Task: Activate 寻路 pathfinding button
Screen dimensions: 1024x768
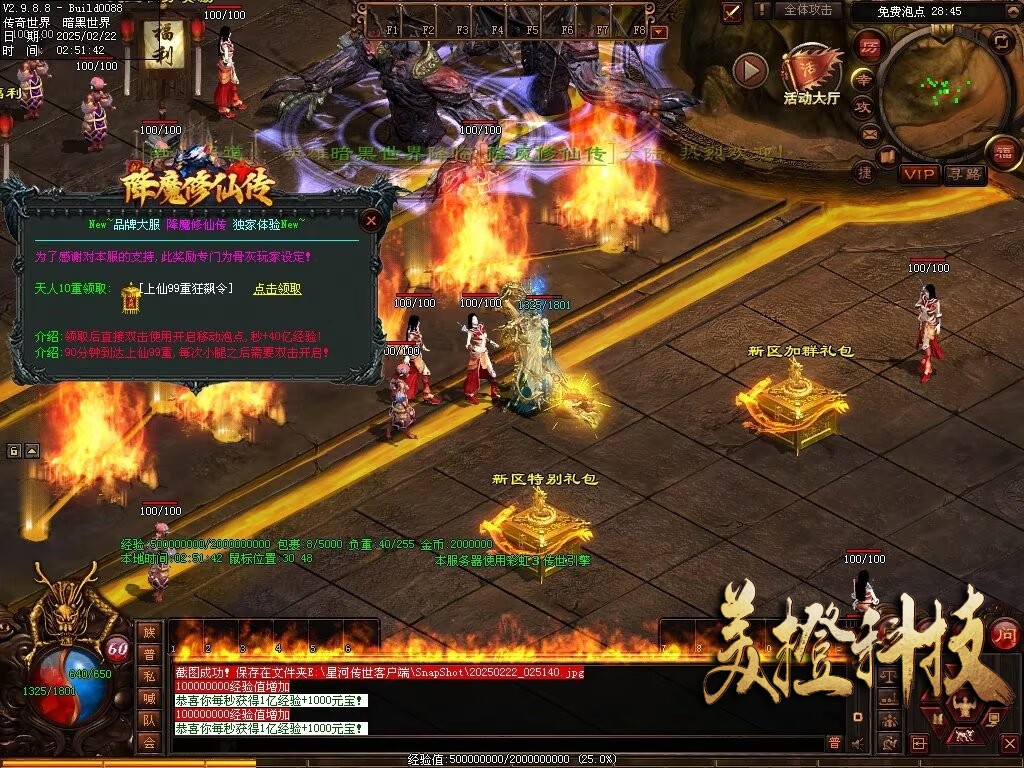Action: (x=965, y=174)
